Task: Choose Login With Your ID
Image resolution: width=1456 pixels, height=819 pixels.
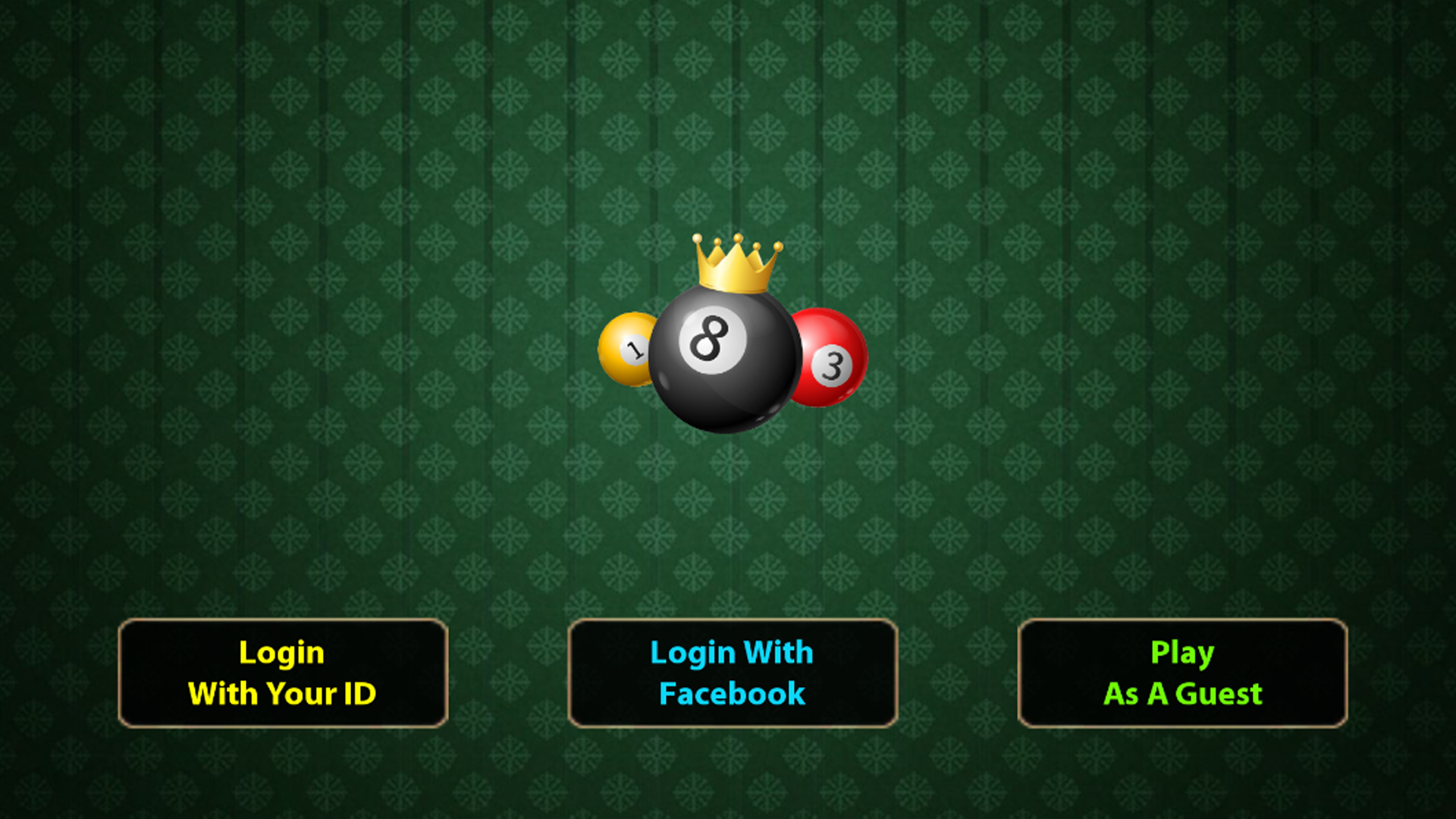Action: tap(283, 673)
